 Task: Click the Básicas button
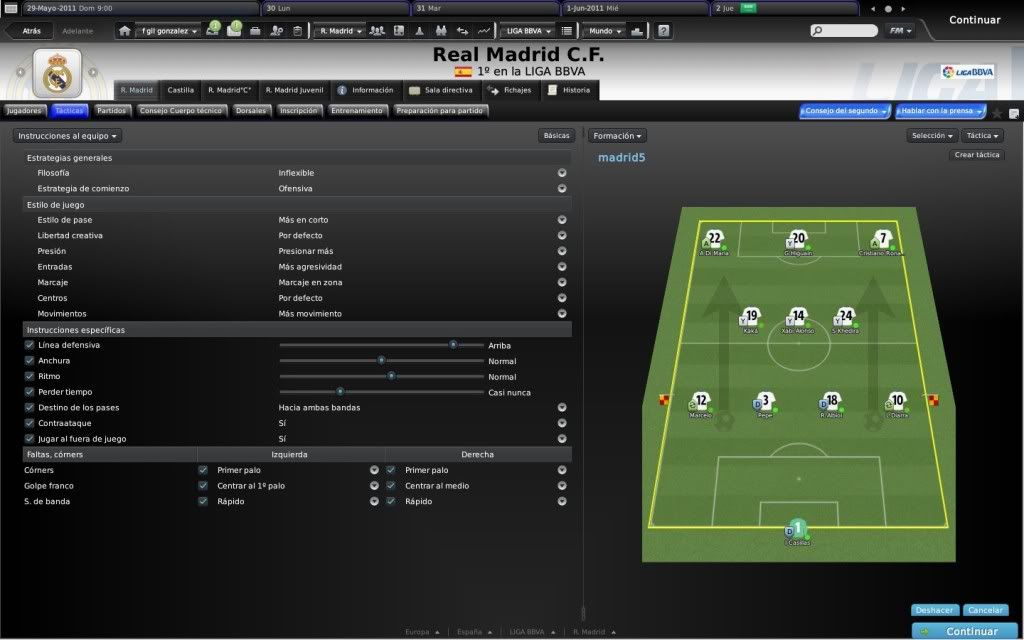[555, 135]
